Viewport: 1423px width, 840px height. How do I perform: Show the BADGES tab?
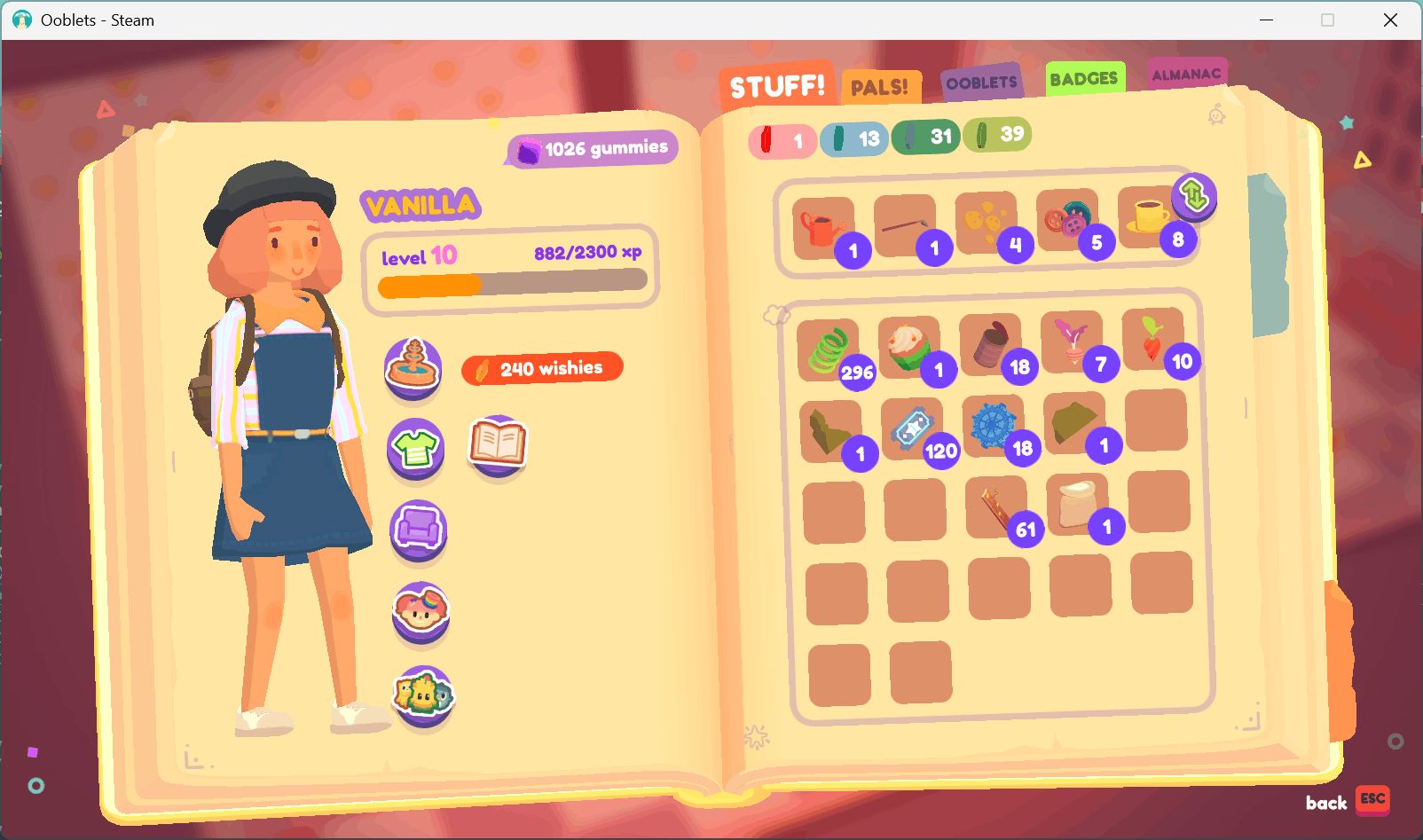pyautogui.click(x=1084, y=79)
